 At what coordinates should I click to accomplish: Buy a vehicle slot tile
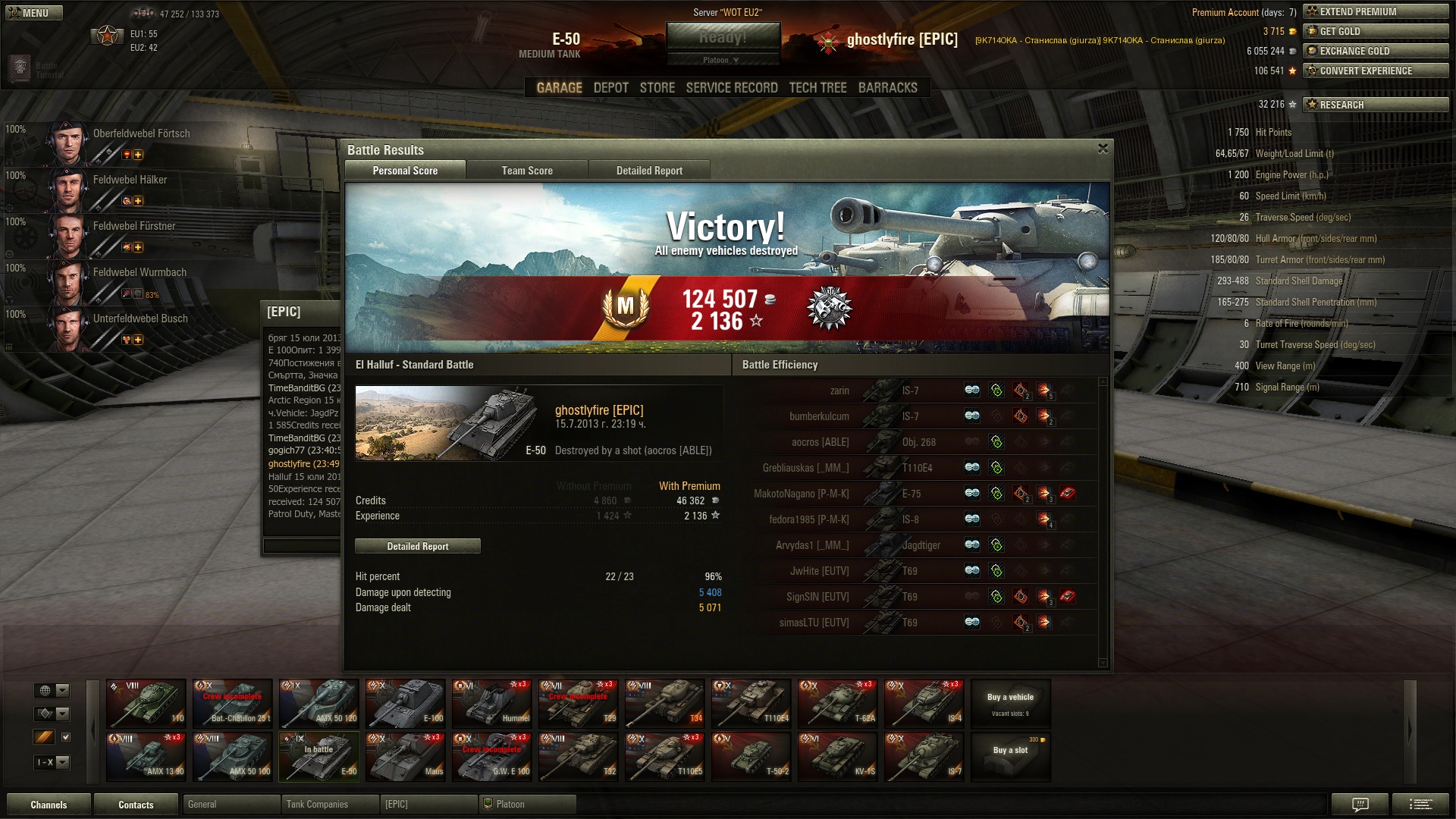(x=1010, y=756)
